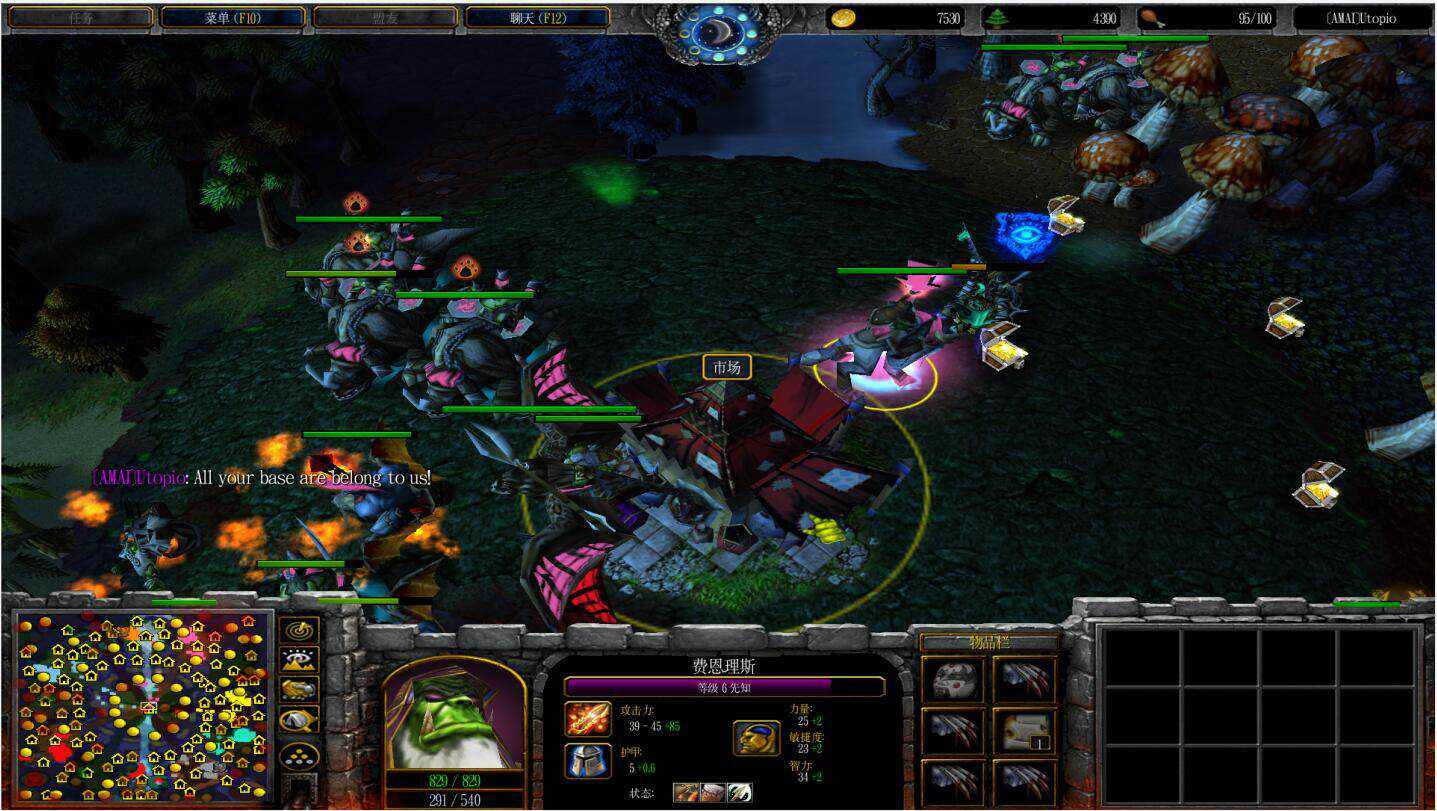
Task: Select the mask item in inventory
Action: (953, 680)
